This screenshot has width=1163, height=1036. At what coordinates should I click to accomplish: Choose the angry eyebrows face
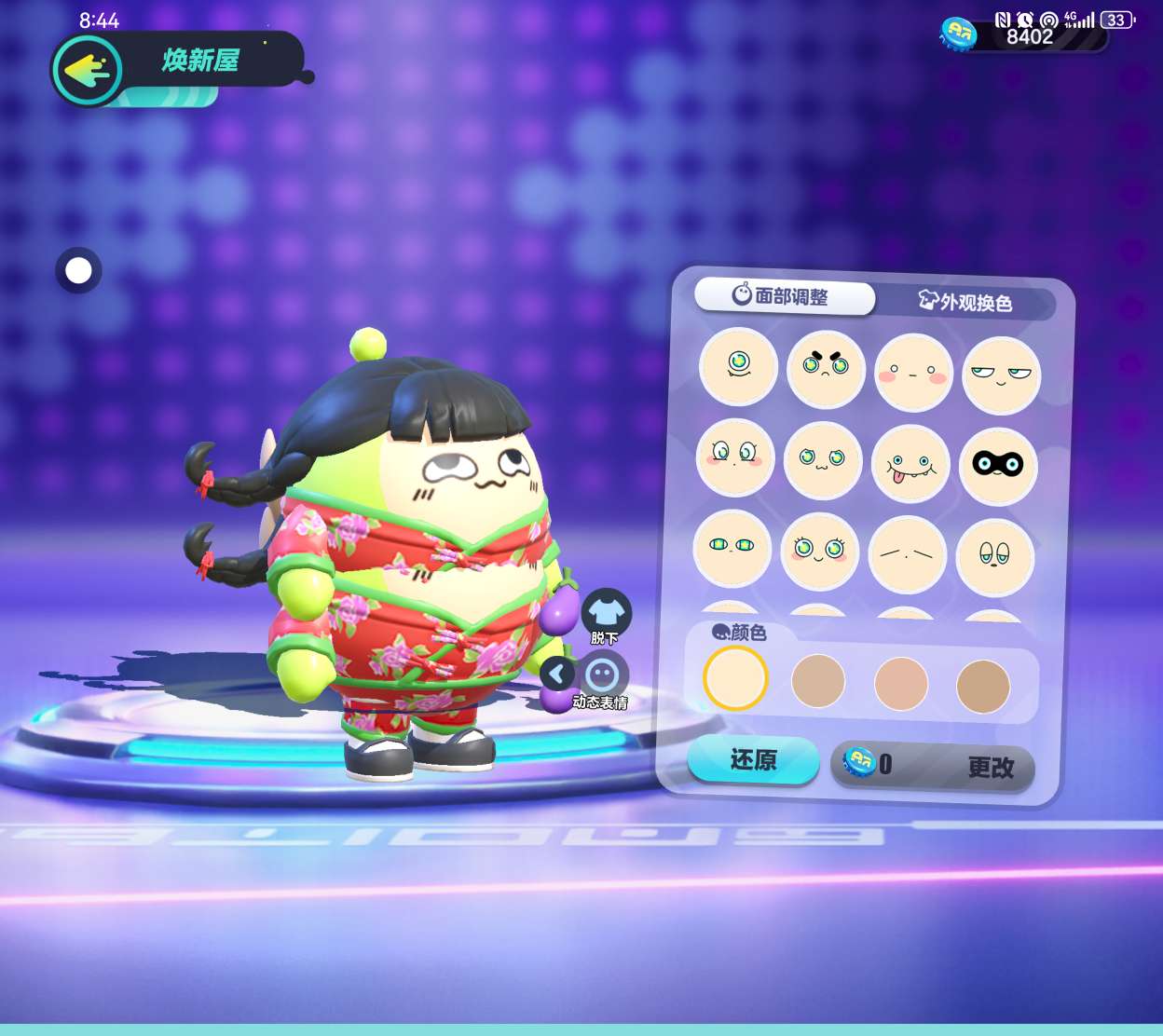click(826, 370)
